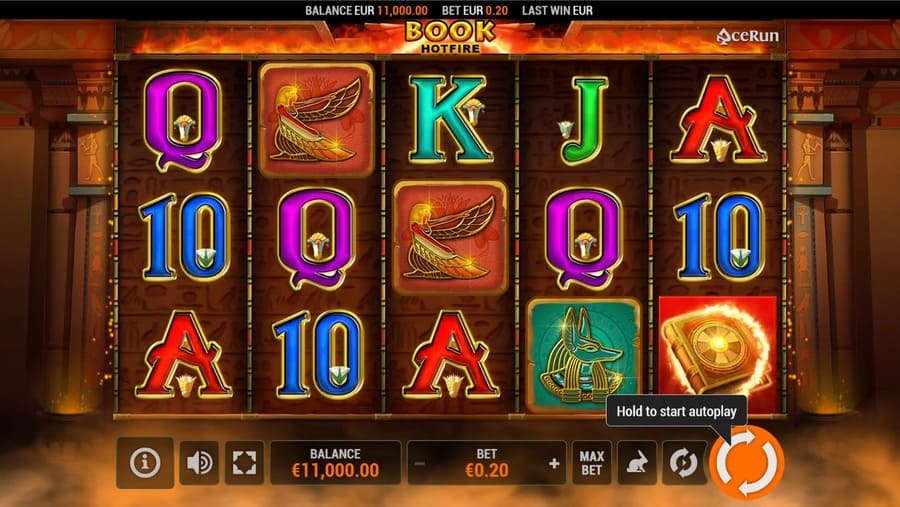Image resolution: width=900 pixels, height=507 pixels.
Task: Enable turbo spin with the rabbit icon
Action: (637, 463)
